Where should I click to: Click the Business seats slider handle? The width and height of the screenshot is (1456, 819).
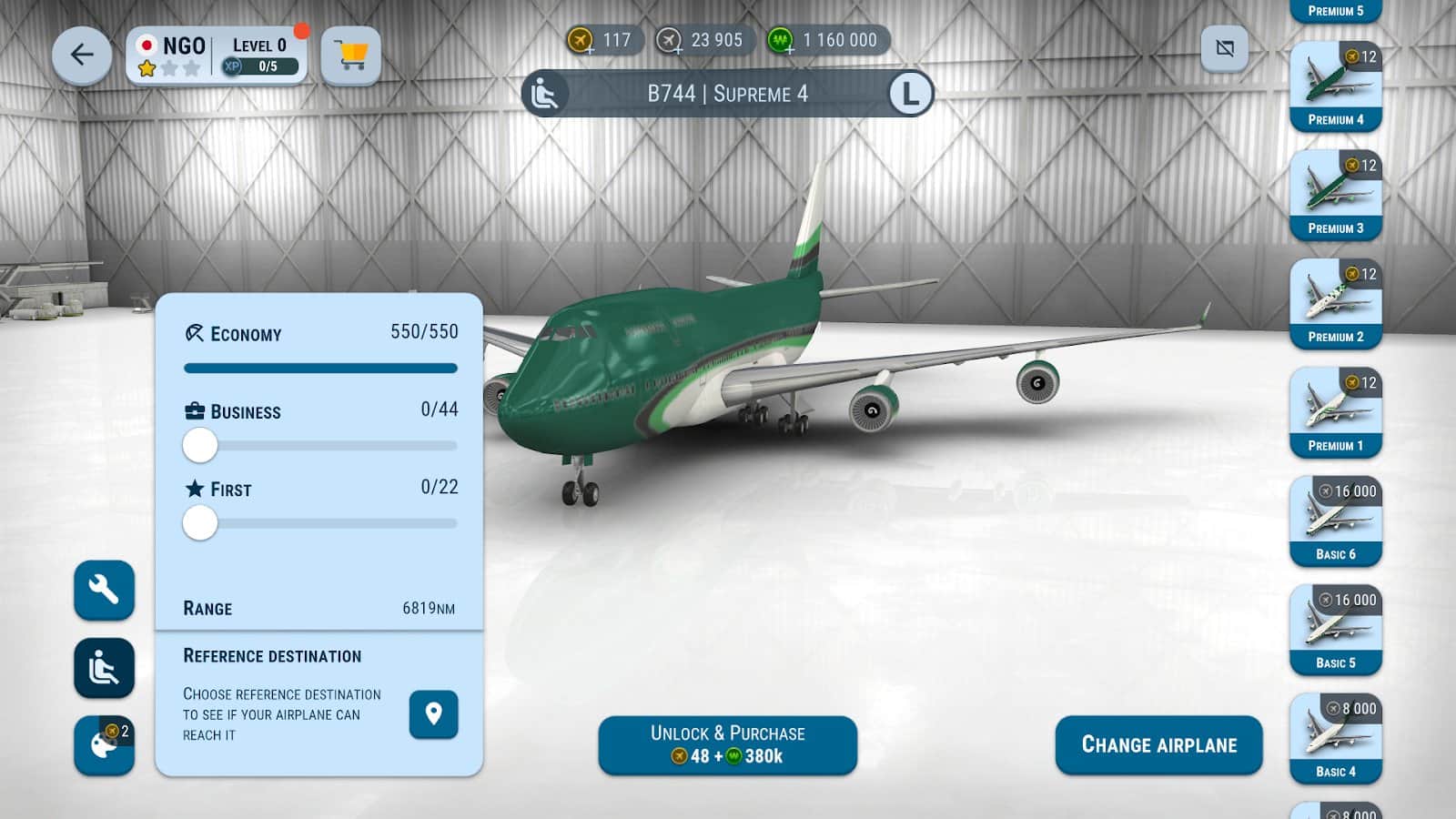coord(200,446)
